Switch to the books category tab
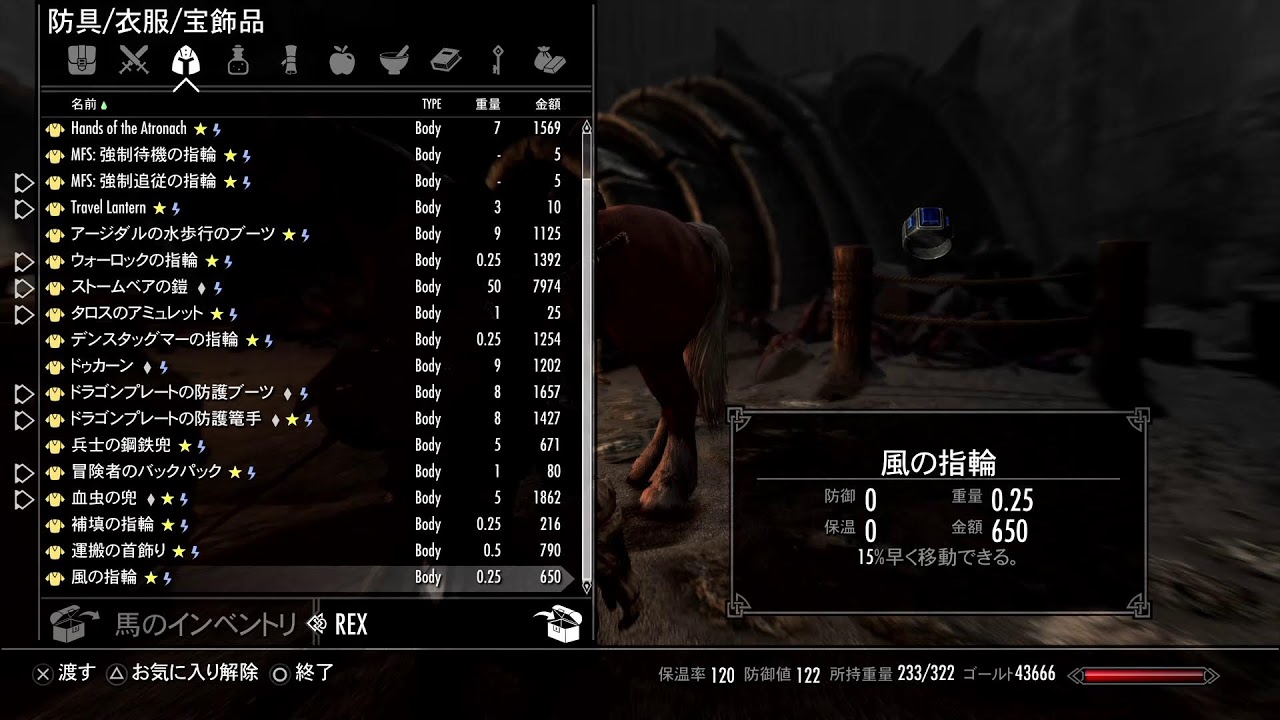This screenshot has height=720, width=1280. click(446, 61)
